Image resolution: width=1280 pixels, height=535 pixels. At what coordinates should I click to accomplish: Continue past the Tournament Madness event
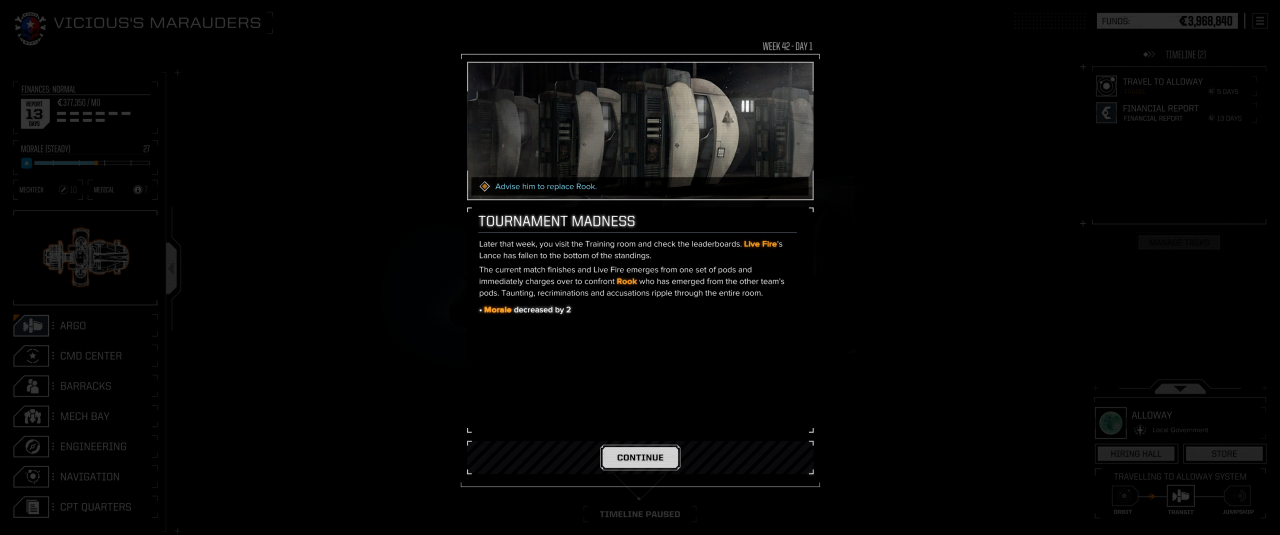(640, 458)
